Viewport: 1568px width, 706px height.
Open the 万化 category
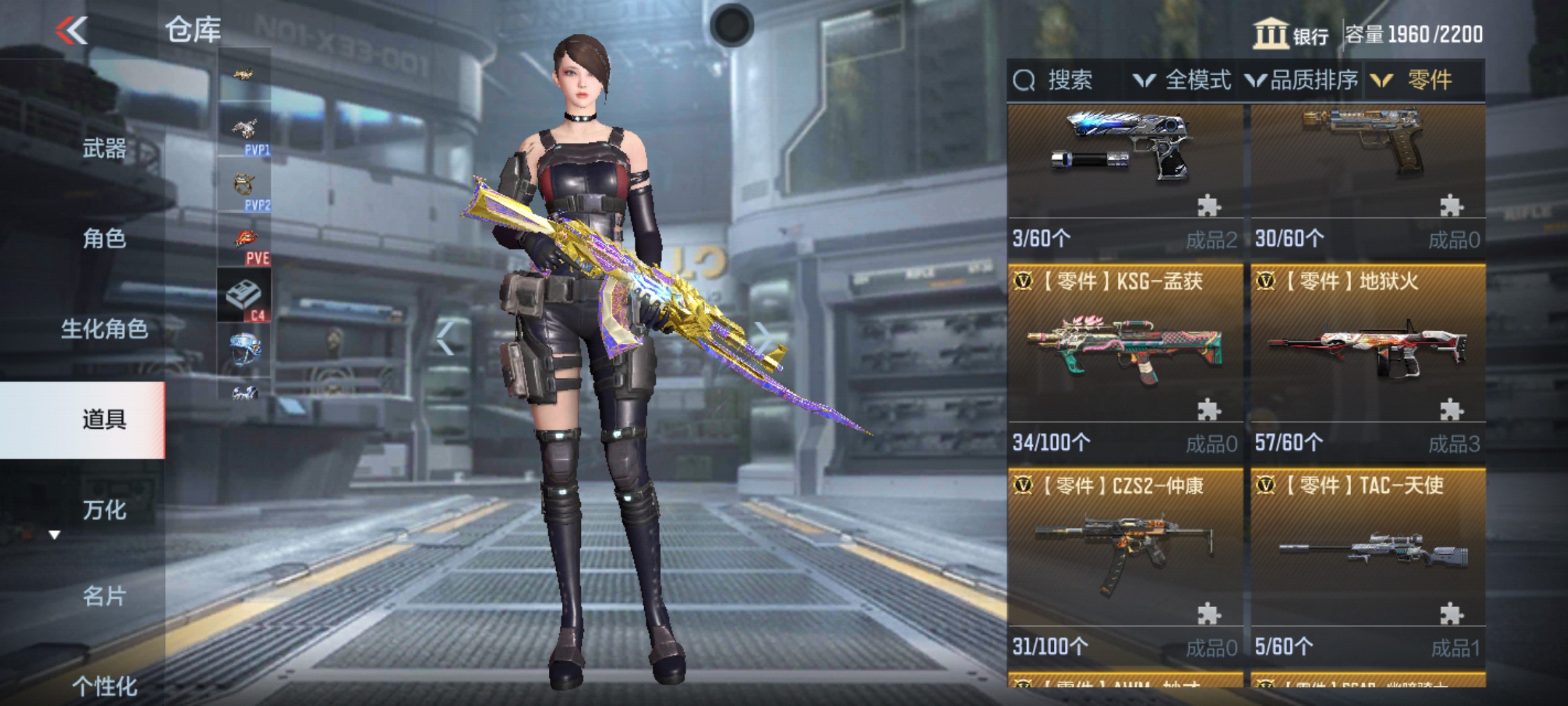pyautogui.click(x=104, y=509)
